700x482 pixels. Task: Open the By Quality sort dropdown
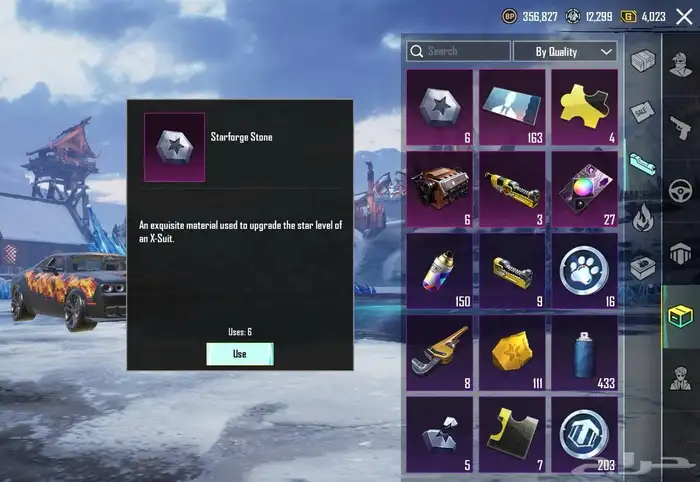point(565,51)
